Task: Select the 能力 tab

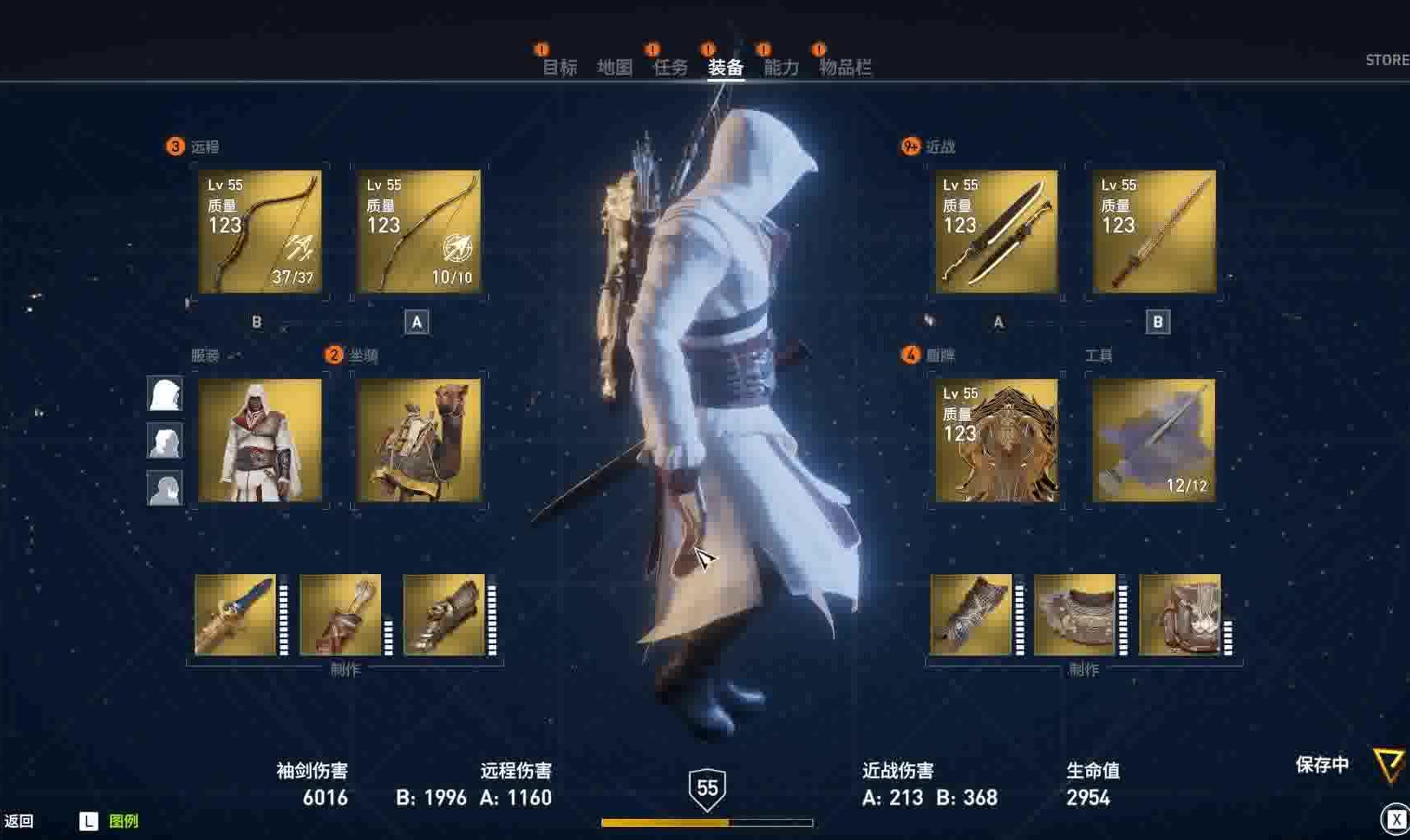Action: pyautogui.click(x=781, y=67)
